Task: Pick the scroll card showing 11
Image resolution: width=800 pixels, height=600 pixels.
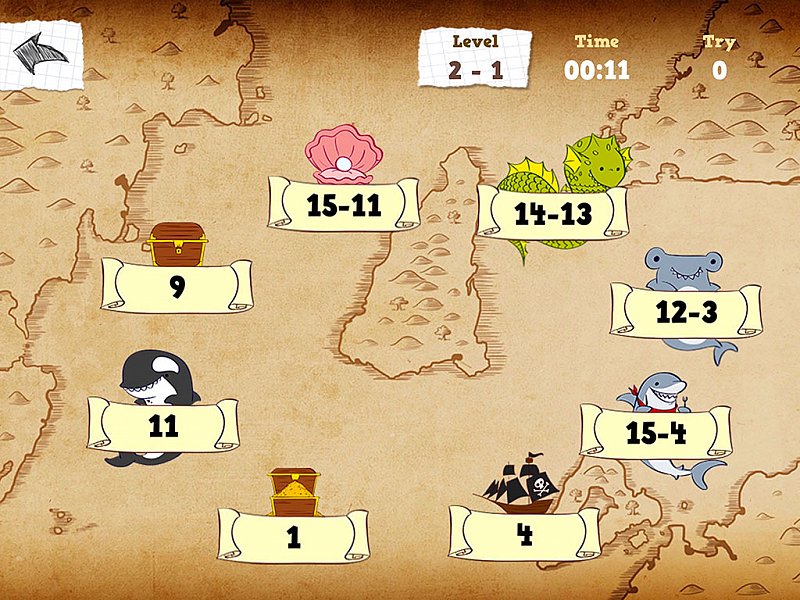Action: click(163, 425)
